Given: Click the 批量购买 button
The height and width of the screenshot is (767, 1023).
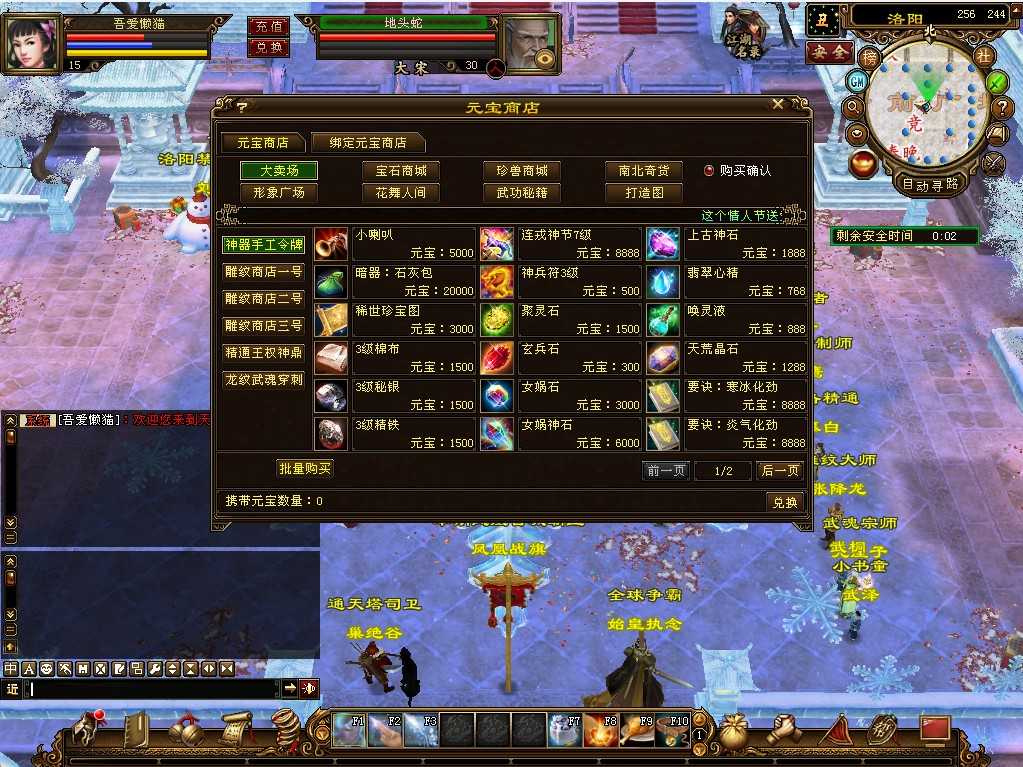Looking at the screenshot, I should (304, 468).
